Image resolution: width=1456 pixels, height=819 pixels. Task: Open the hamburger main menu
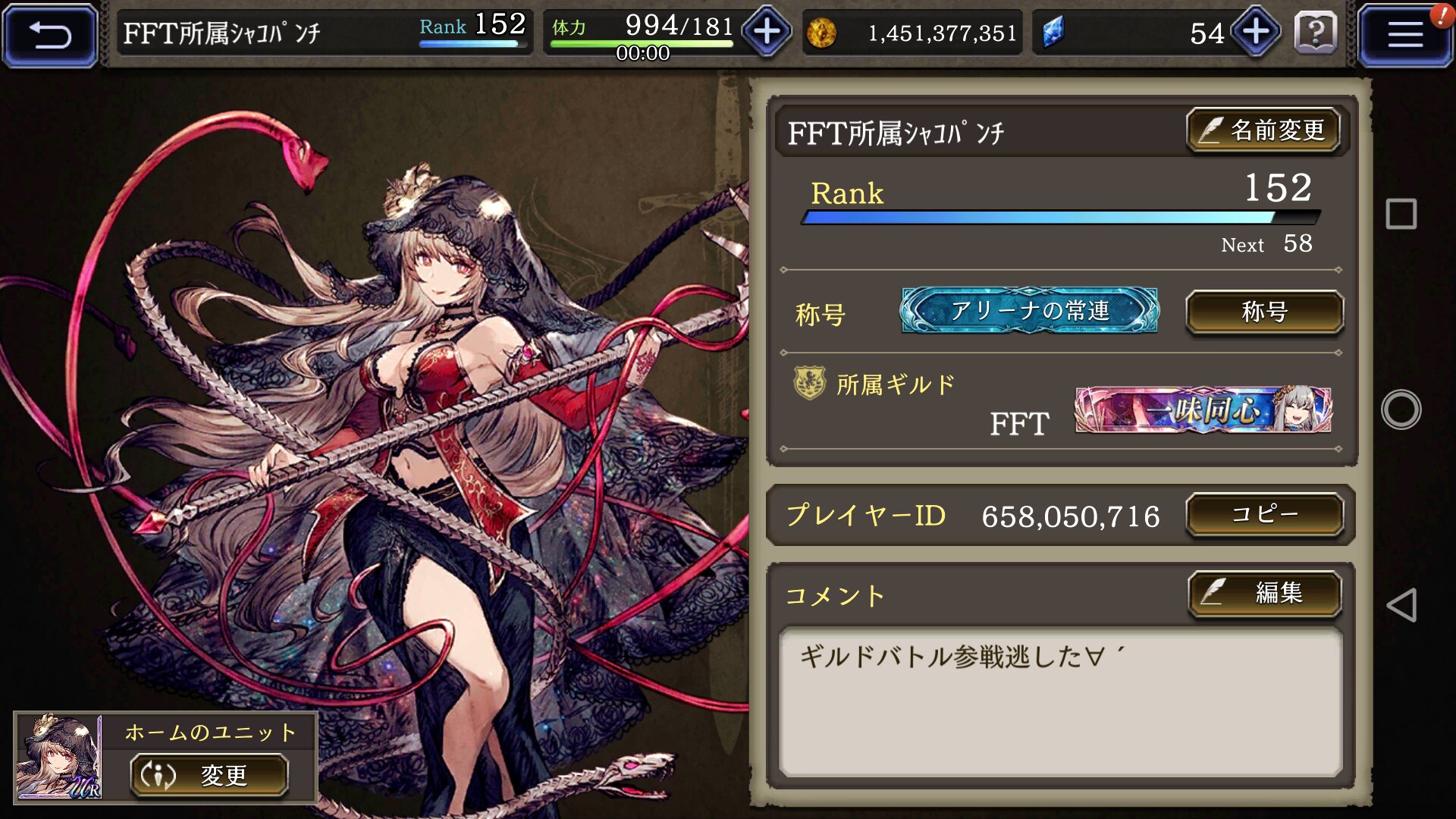click(x=1404, y=35)
